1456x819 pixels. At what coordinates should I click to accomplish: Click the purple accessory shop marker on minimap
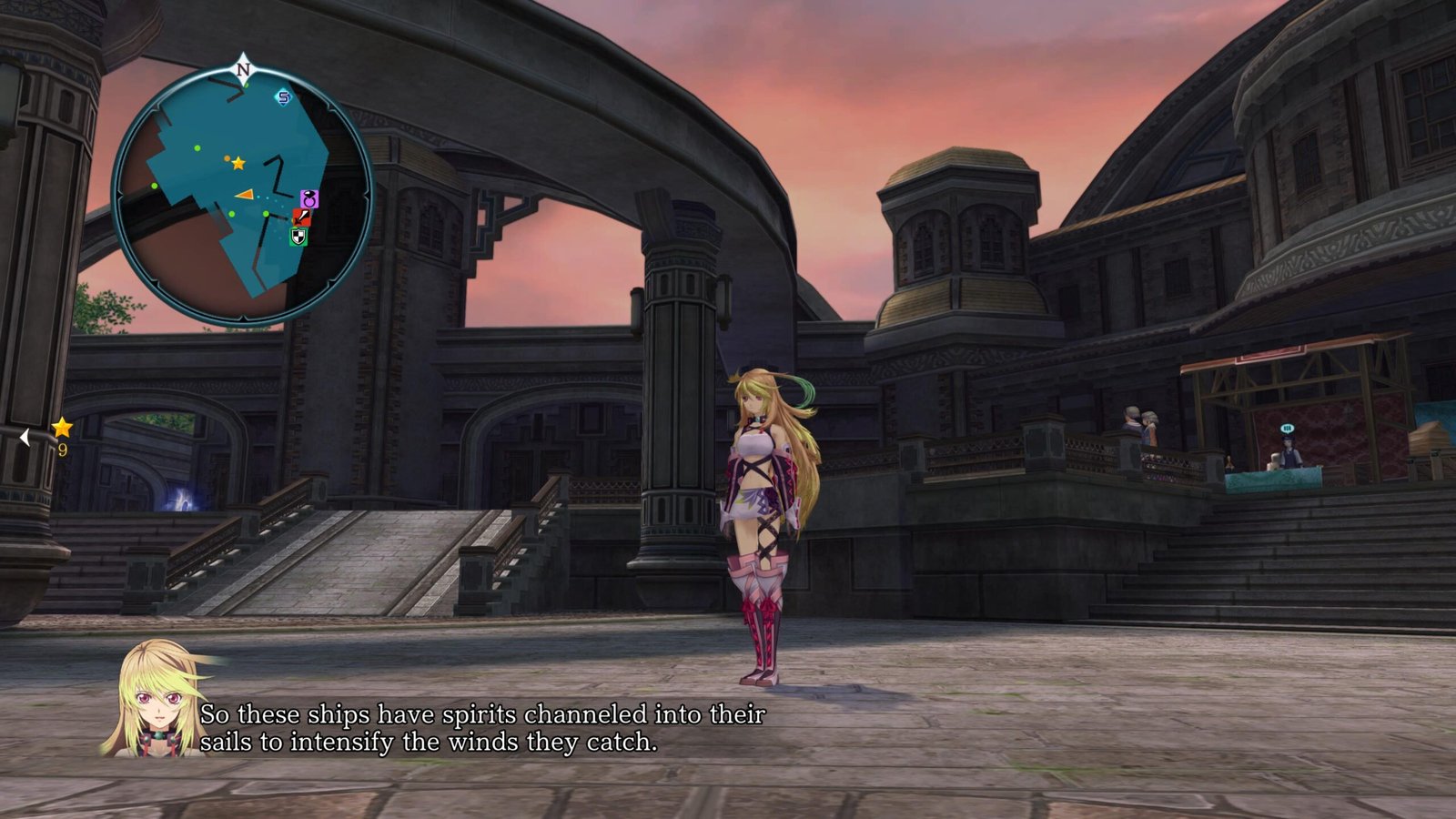pyautogui.click(x=309, y=198)
